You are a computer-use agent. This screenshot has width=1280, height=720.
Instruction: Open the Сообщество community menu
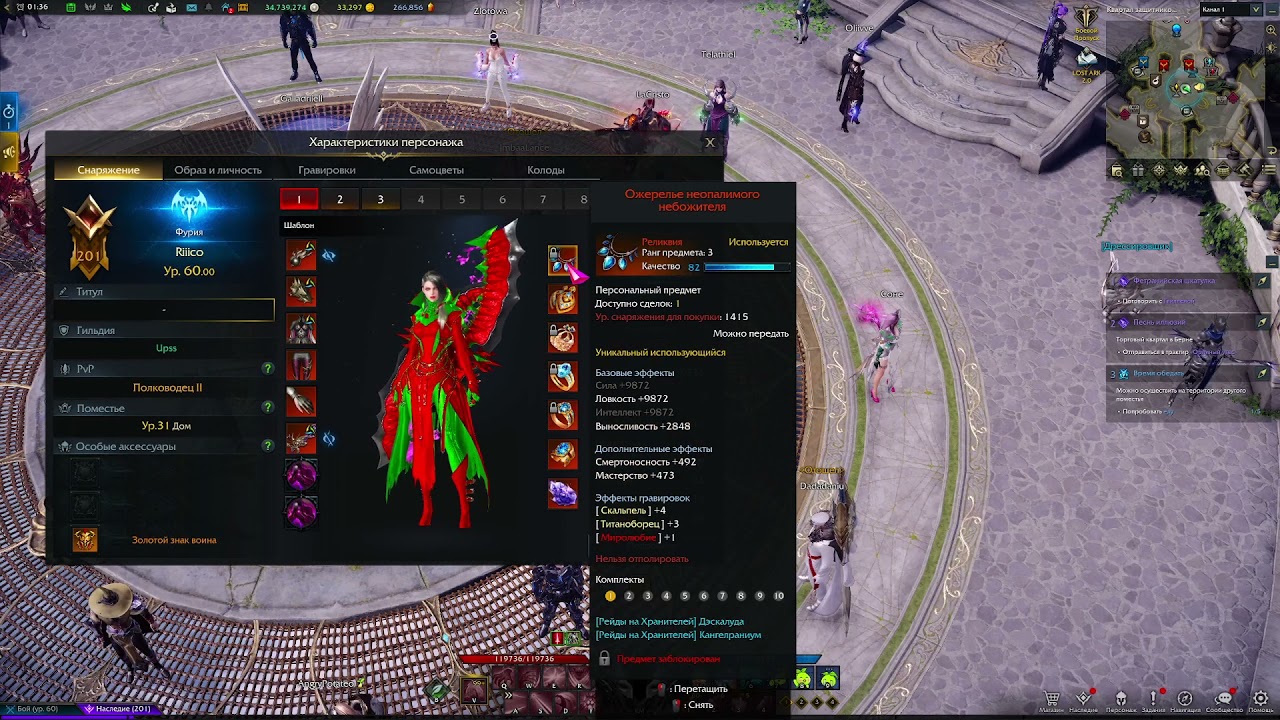click(x=1223, y=699)
